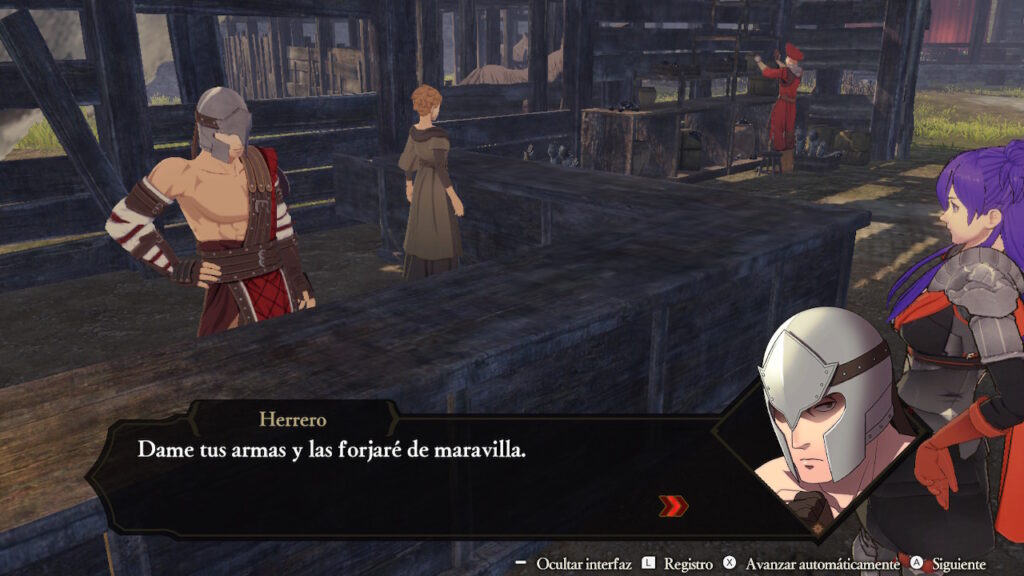
Task: Select the Ocultar interfaz option
Action: click(x=583, y=565)
